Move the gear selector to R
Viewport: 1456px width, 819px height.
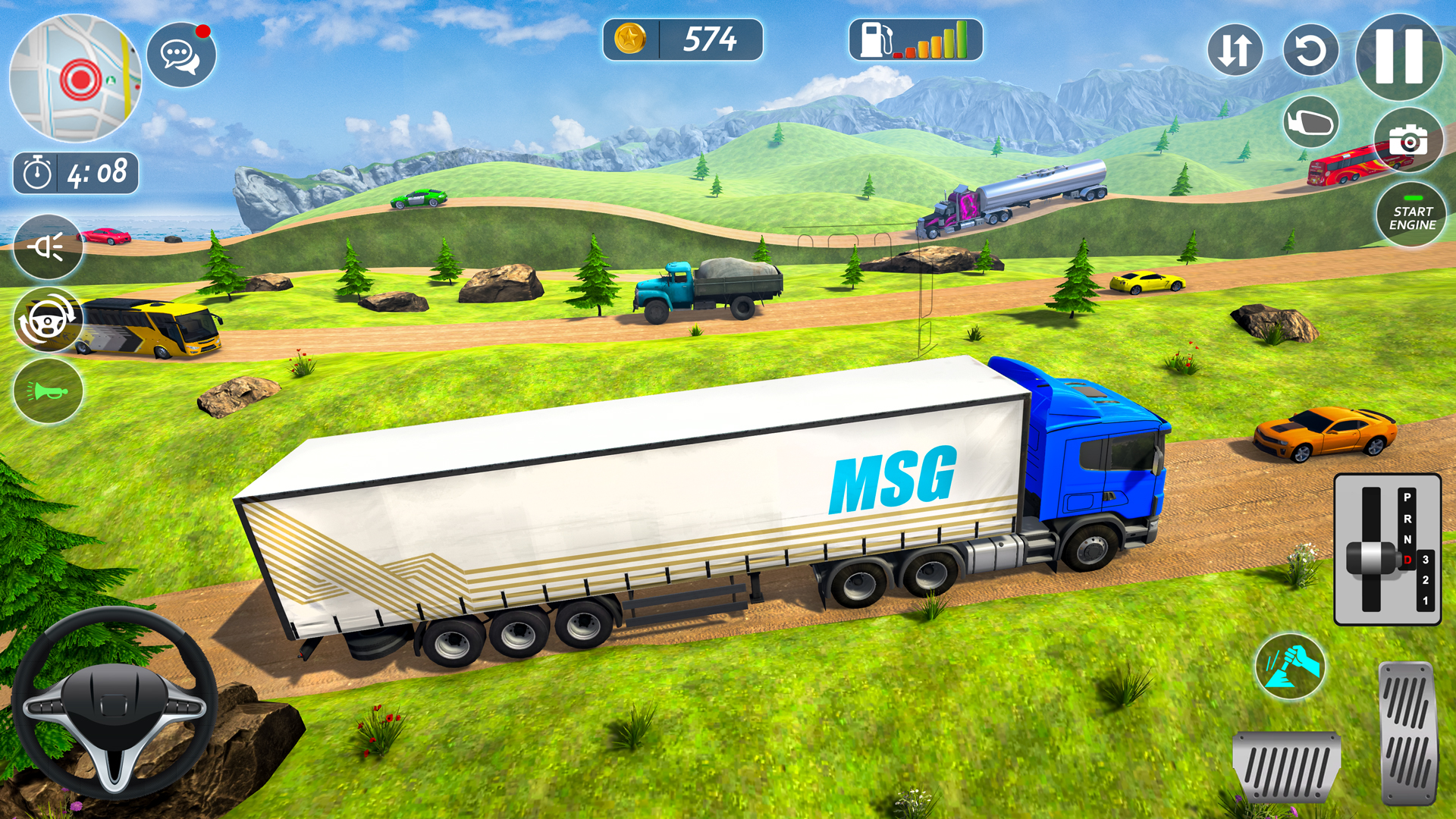tap(1407, 519)
